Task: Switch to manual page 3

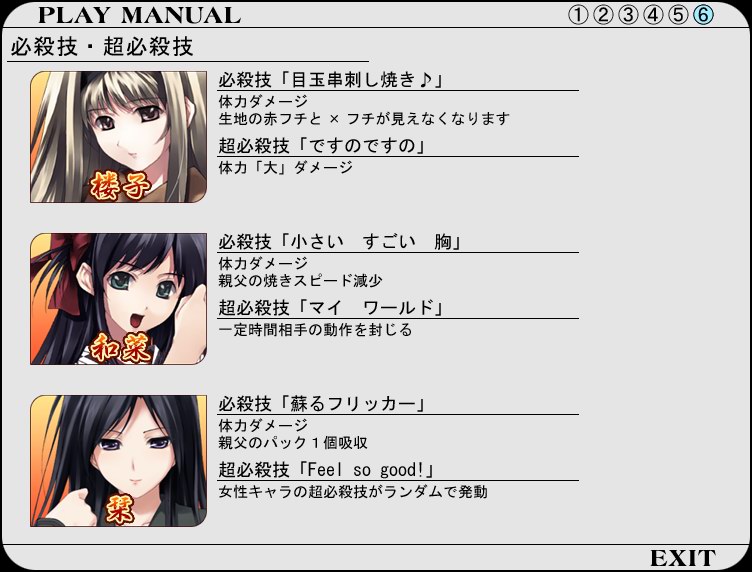Action: point(628,15)
